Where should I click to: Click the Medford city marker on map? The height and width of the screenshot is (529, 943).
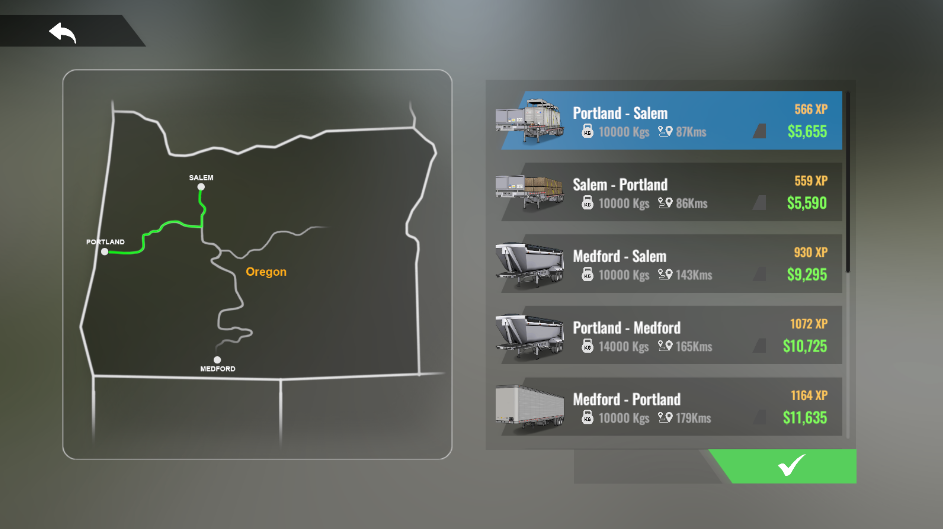[217, 360]
